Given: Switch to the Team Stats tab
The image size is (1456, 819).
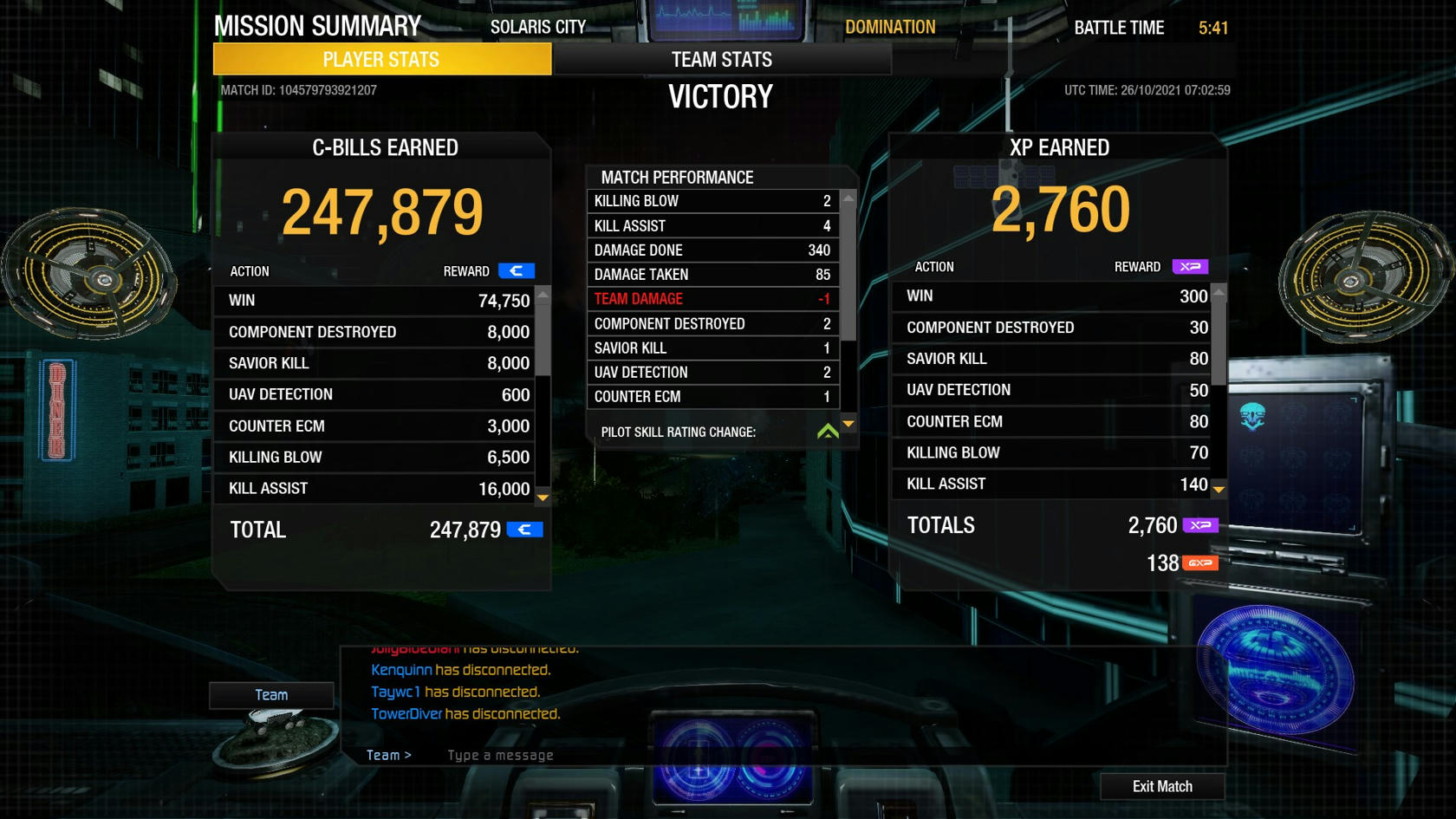Looking at the screenshot, I should [721, 60].
